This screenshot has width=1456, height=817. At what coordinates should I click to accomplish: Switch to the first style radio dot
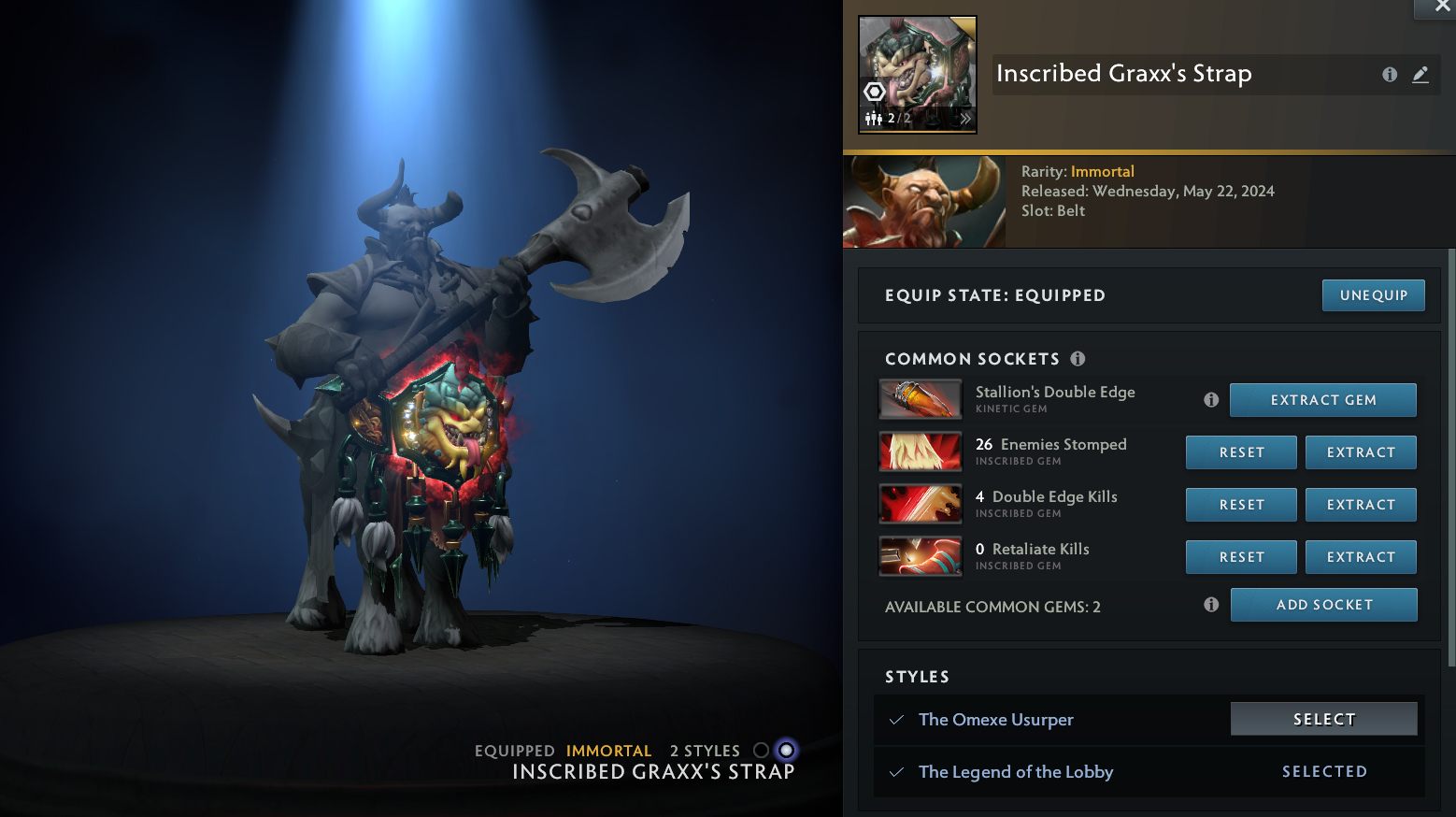pyautogui.click(x=761, y=751)
